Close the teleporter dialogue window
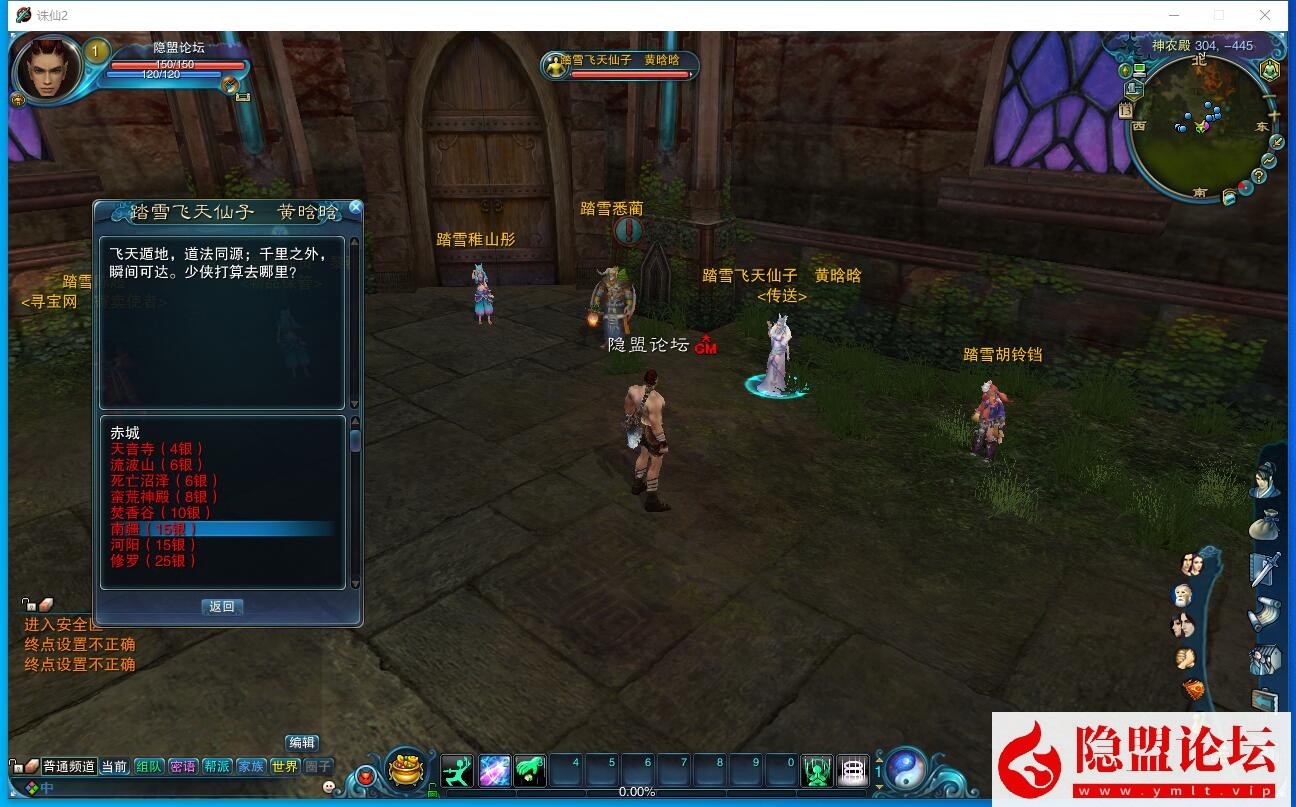Viewport: 1296px width, 807px height. coord(355,208)
